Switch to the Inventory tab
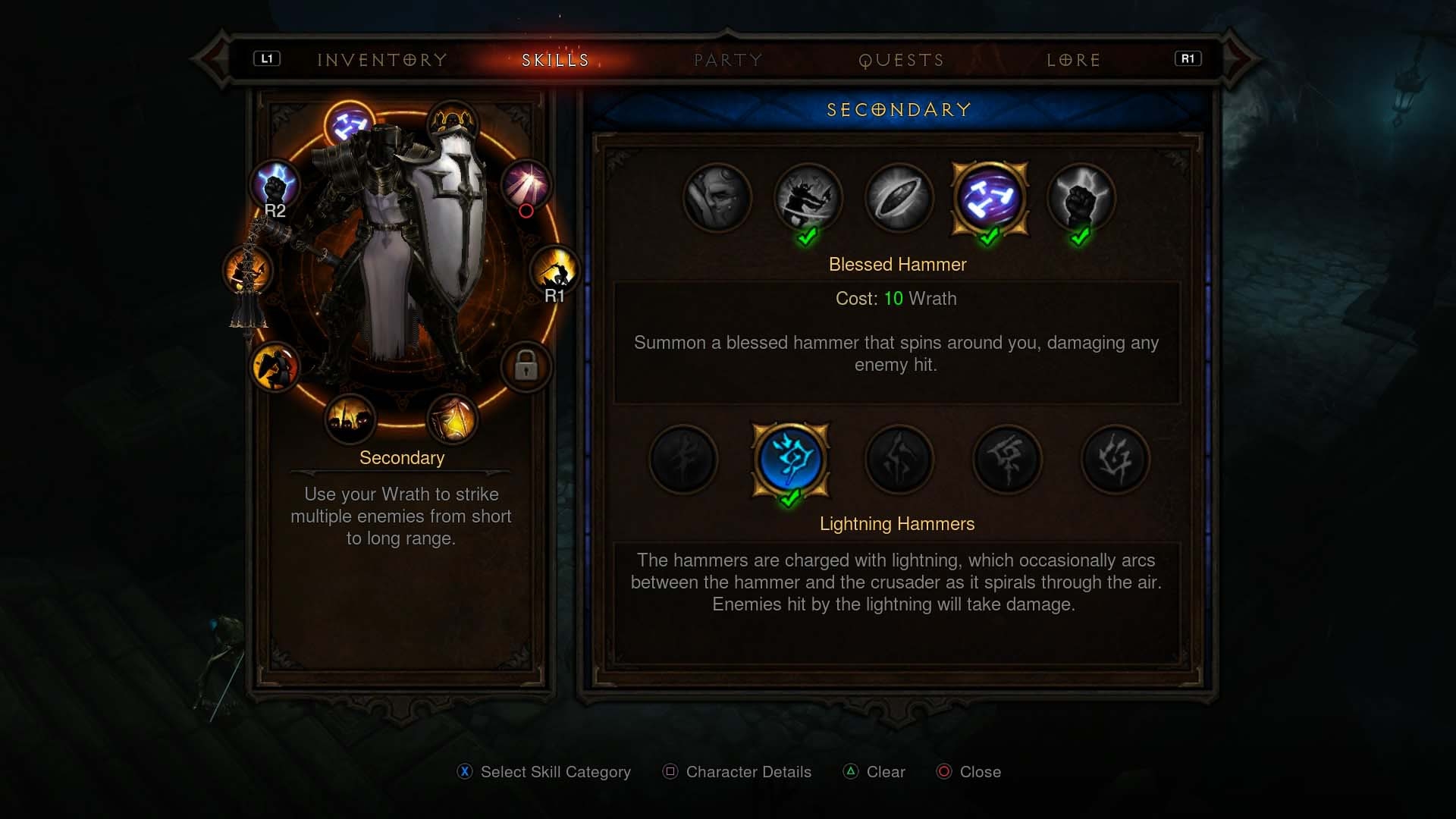Image resolution: width=1456 pixels, height=819 pixels. (x=381, y=60)
